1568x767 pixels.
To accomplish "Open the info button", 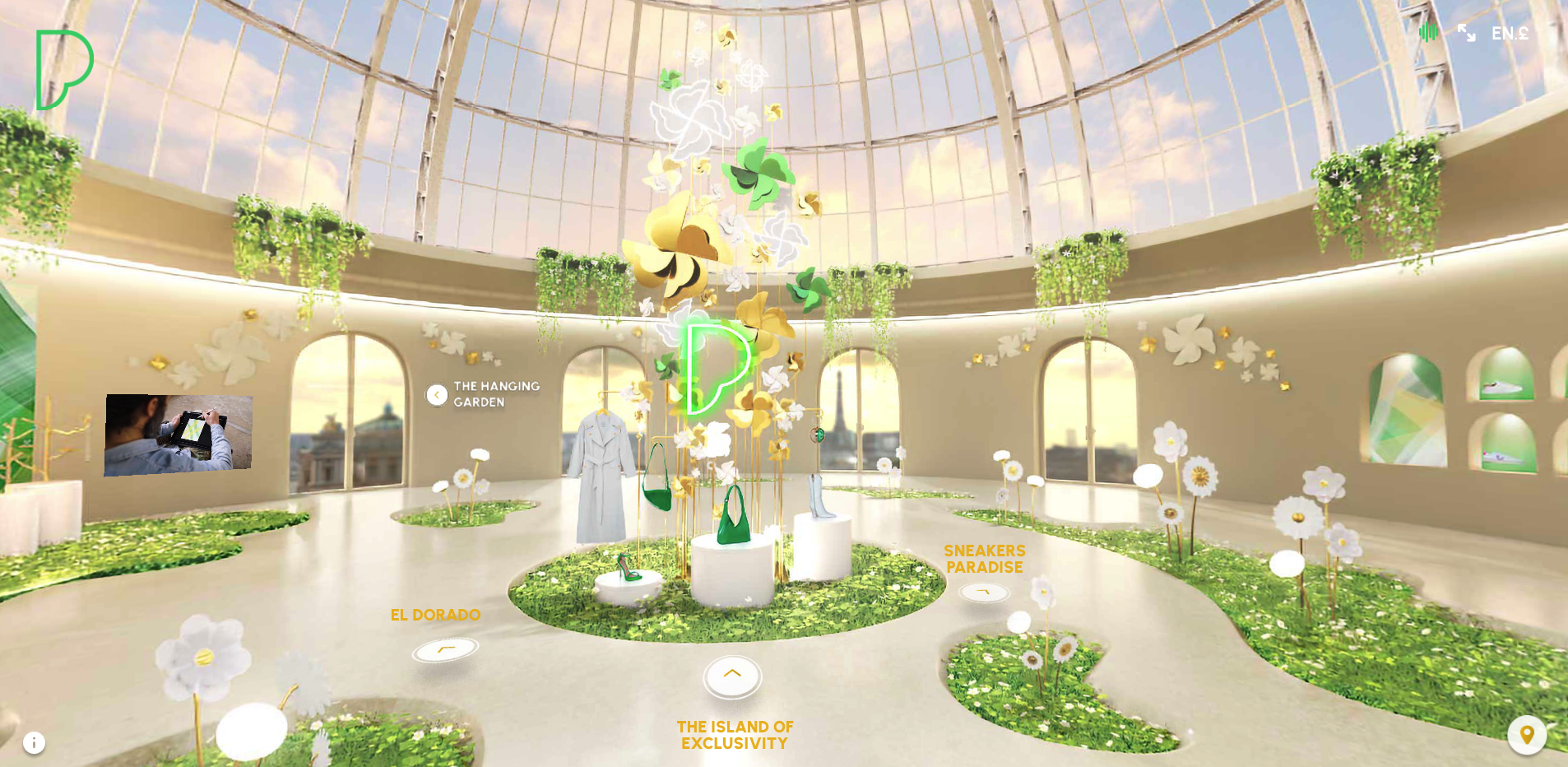I will coord(34,743).
